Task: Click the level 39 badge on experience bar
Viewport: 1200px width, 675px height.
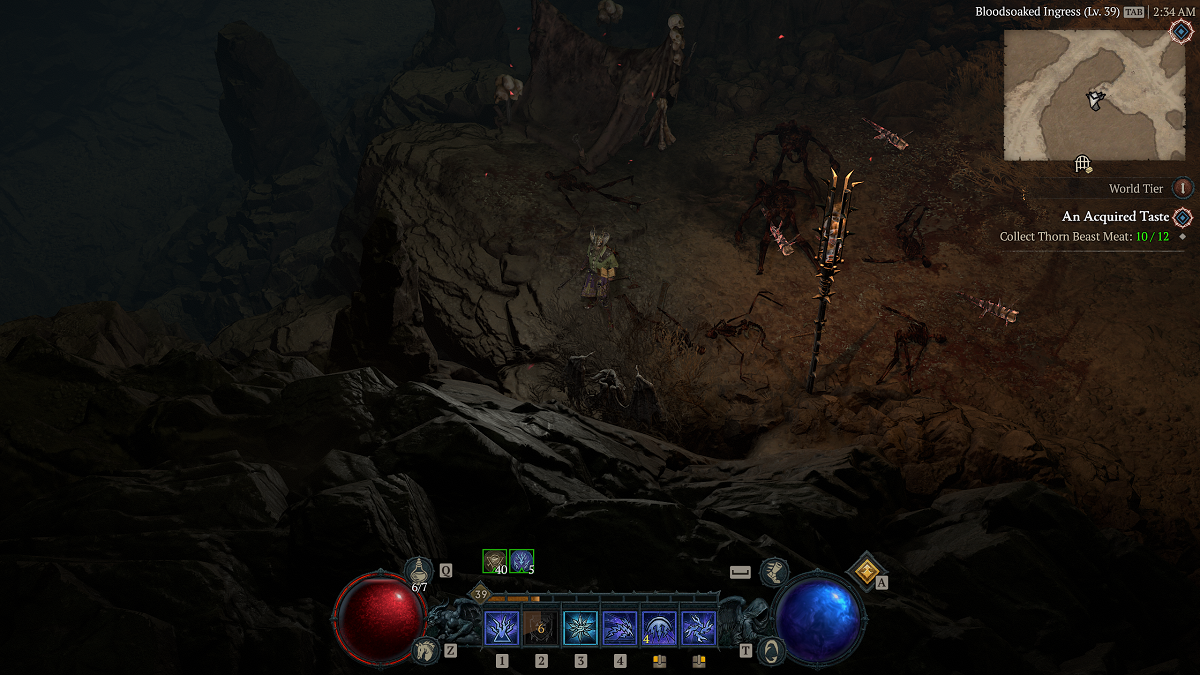Action: 481,595
